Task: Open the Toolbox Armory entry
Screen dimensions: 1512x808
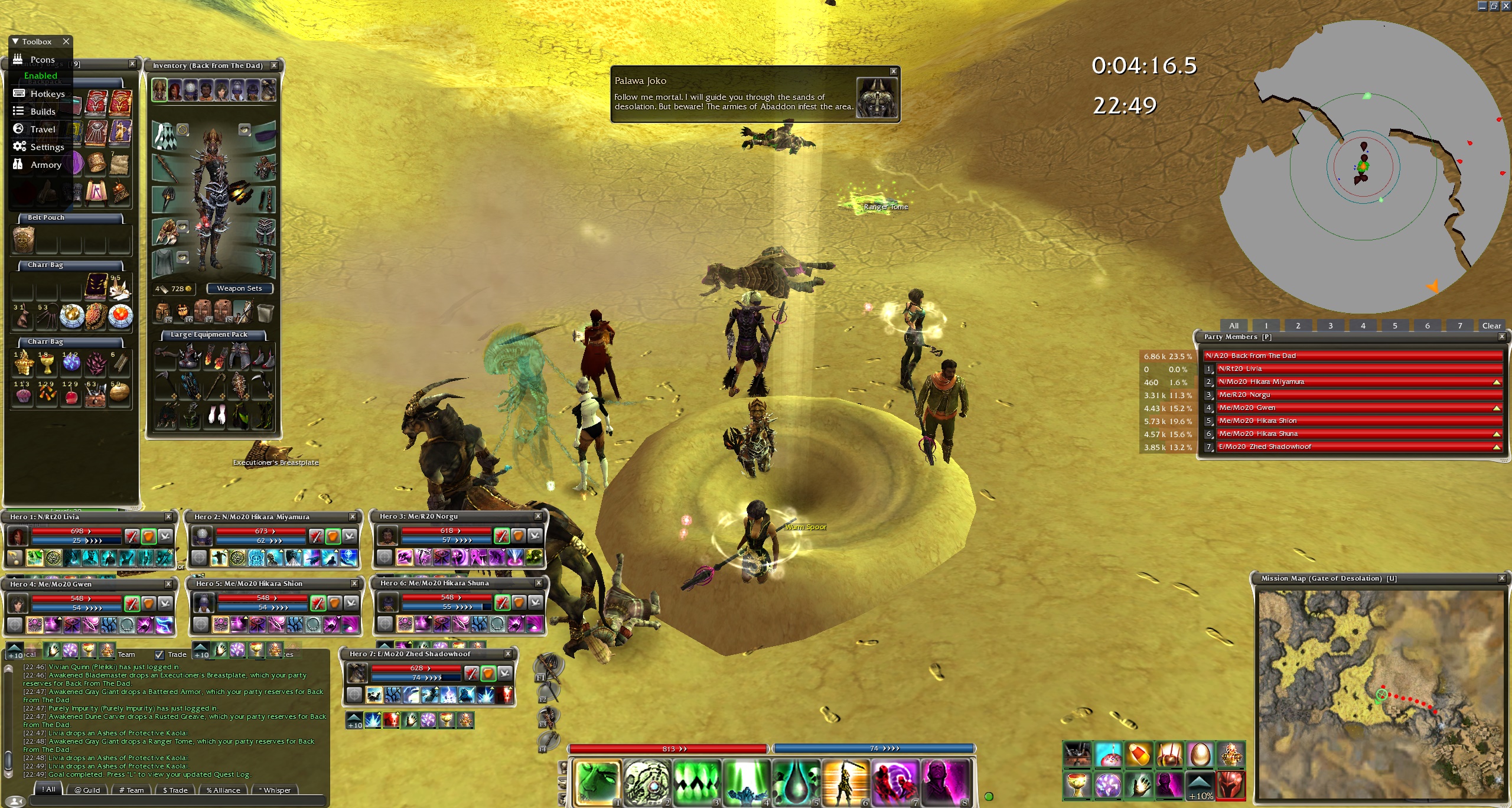Action: [45, 165]
